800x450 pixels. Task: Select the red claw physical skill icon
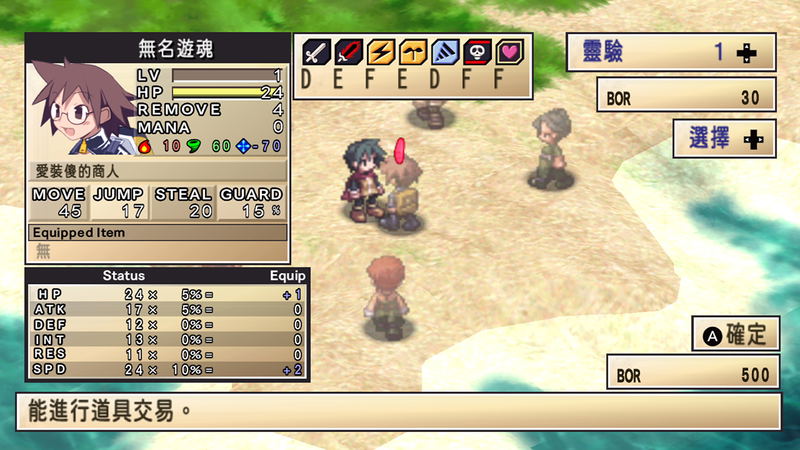pyautogui.click(x=348, y=52)
